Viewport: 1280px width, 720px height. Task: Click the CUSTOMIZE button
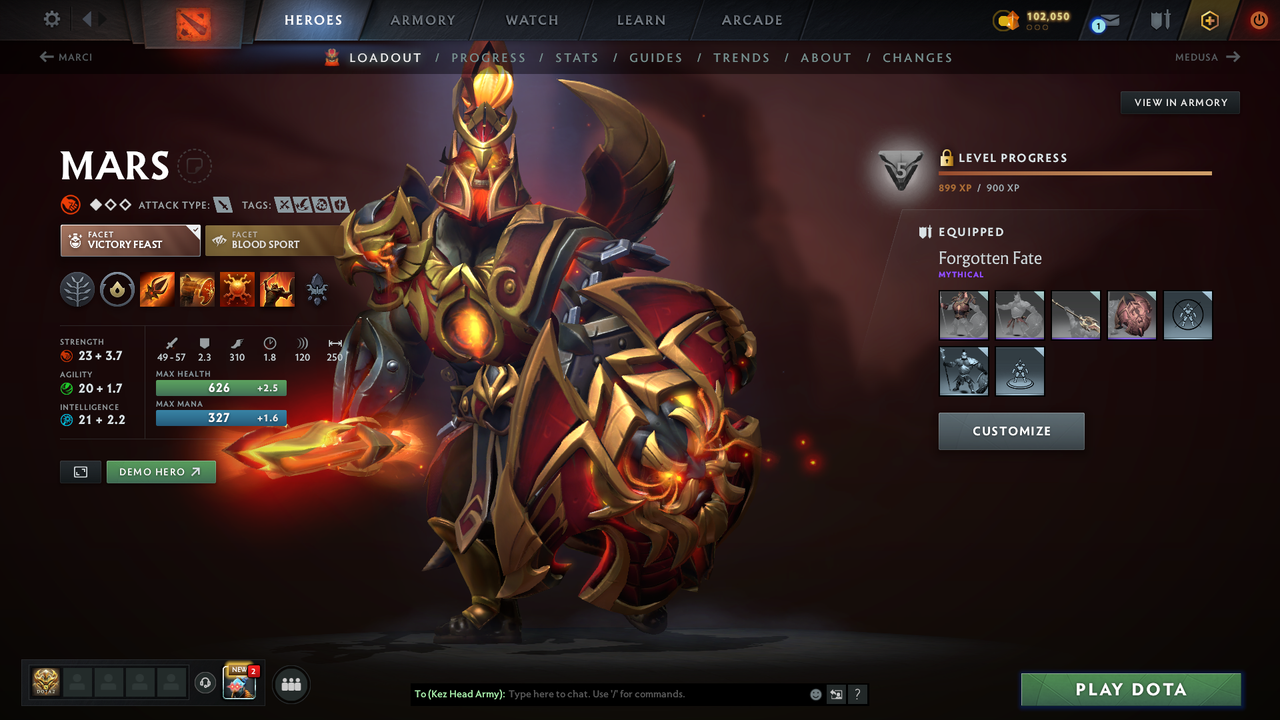tap(1011, 431)
